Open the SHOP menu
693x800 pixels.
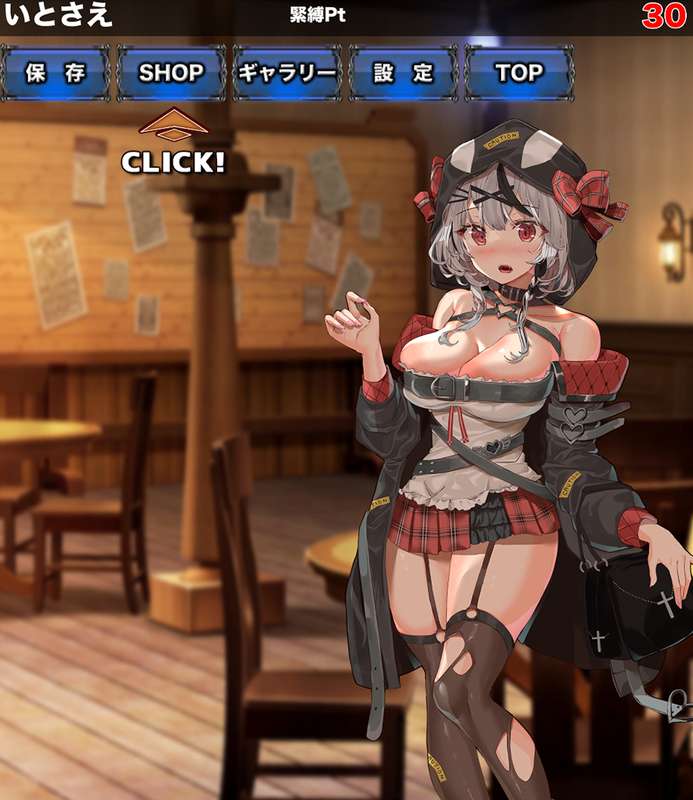171,73
